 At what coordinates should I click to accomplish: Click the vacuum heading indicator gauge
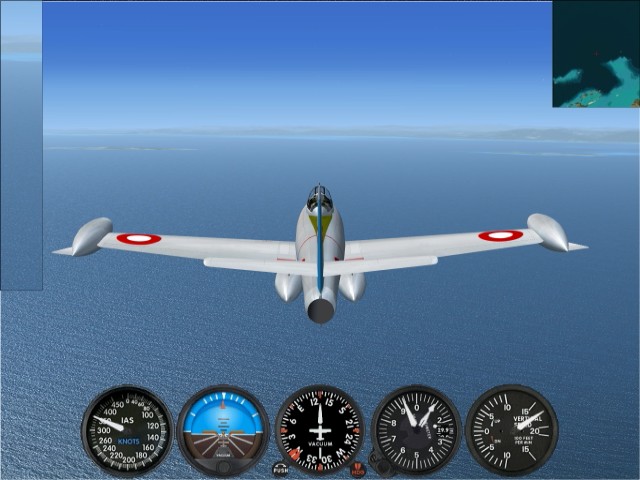(320, 430)
